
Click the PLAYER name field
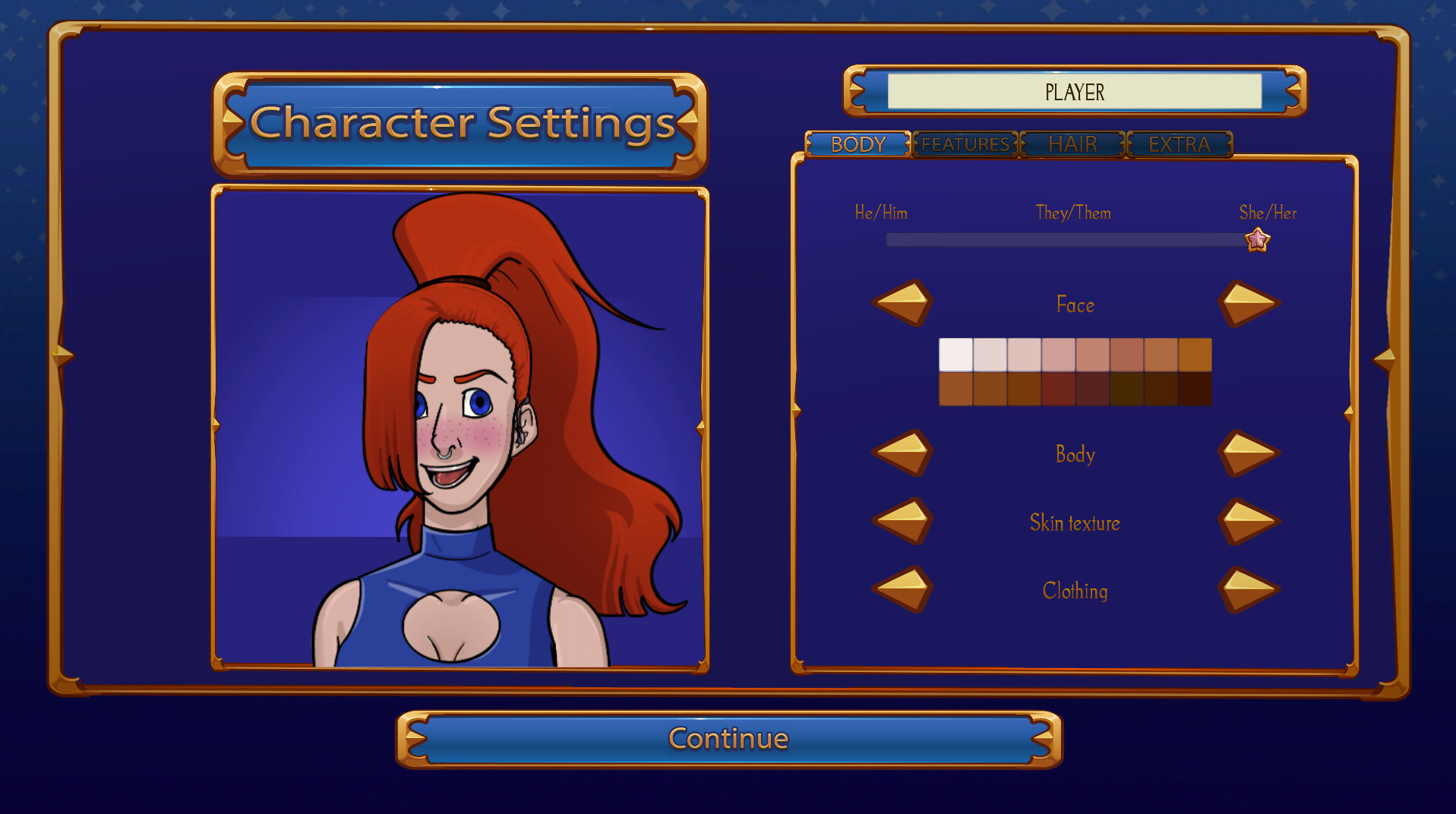click(1074, 92)
